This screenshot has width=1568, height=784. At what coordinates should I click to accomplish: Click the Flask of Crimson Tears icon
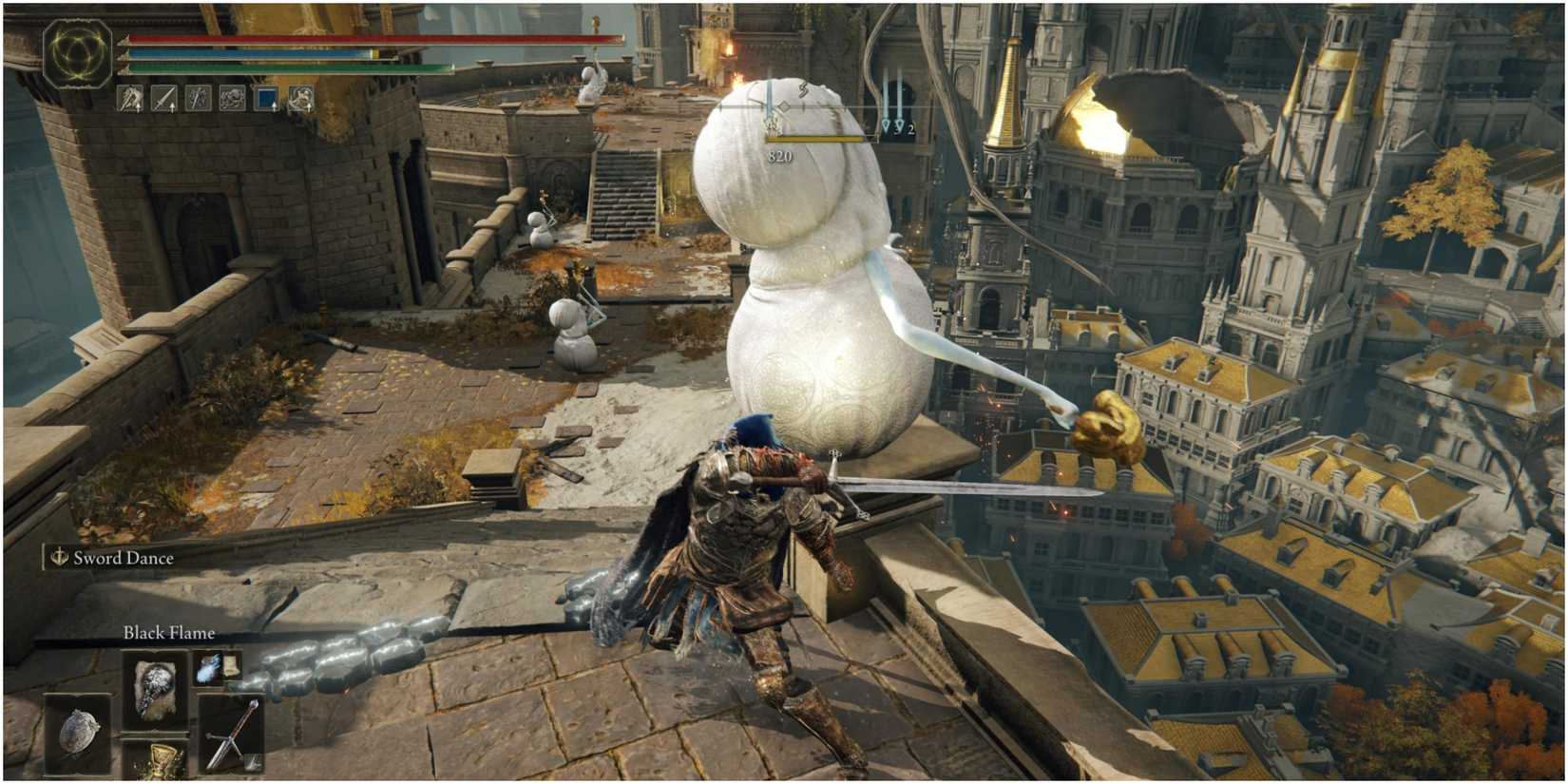(162, 765)
